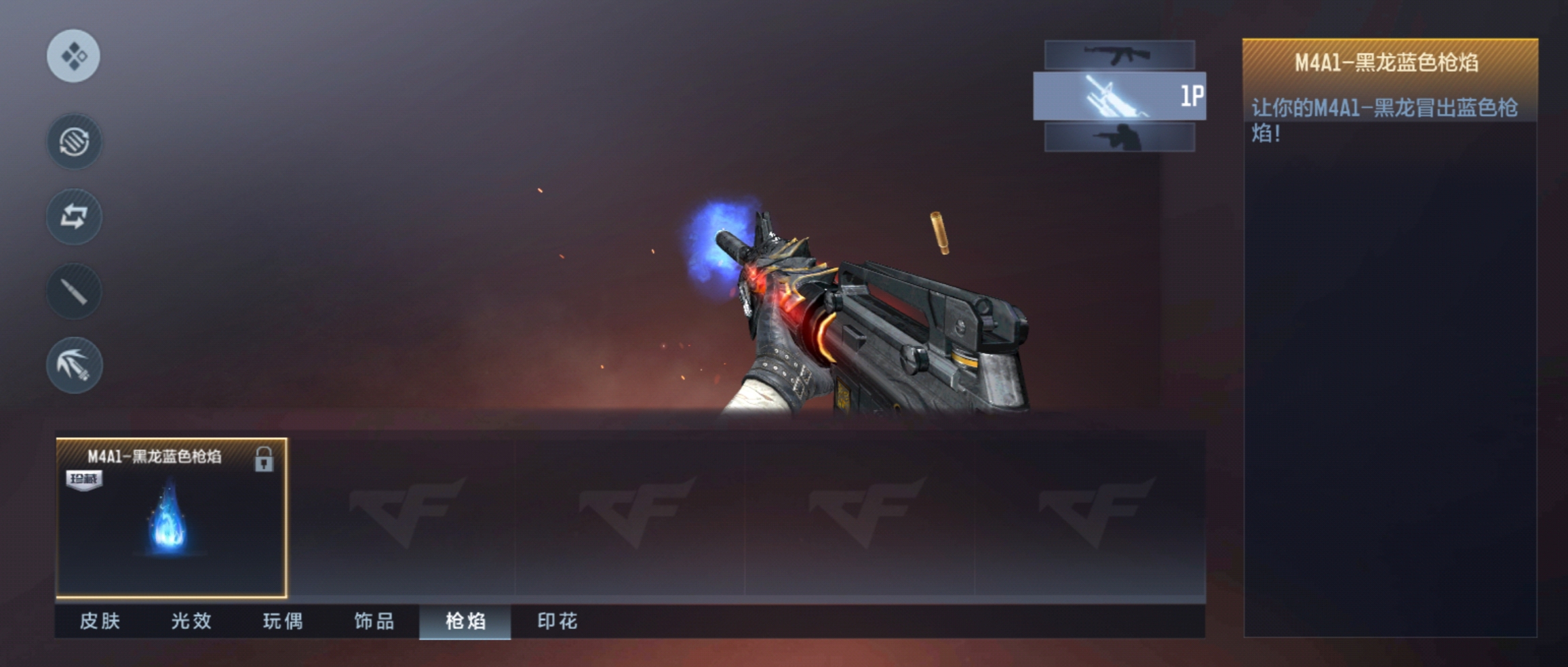The image size is (1568, 667).
Task: Select the 饰品 accessories tab
Action: (x=374, y=622)
